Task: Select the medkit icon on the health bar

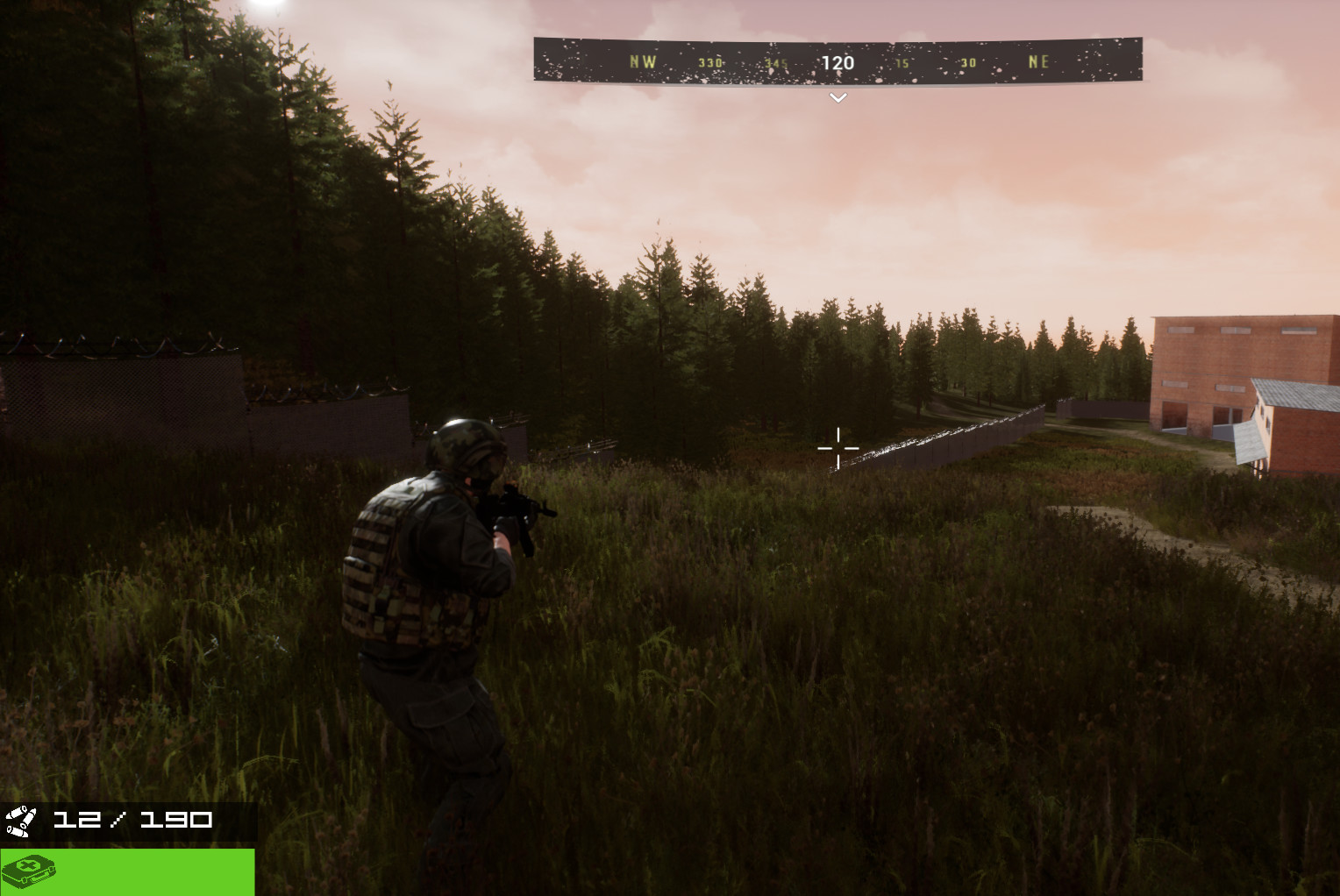Action: coord(27,872)
